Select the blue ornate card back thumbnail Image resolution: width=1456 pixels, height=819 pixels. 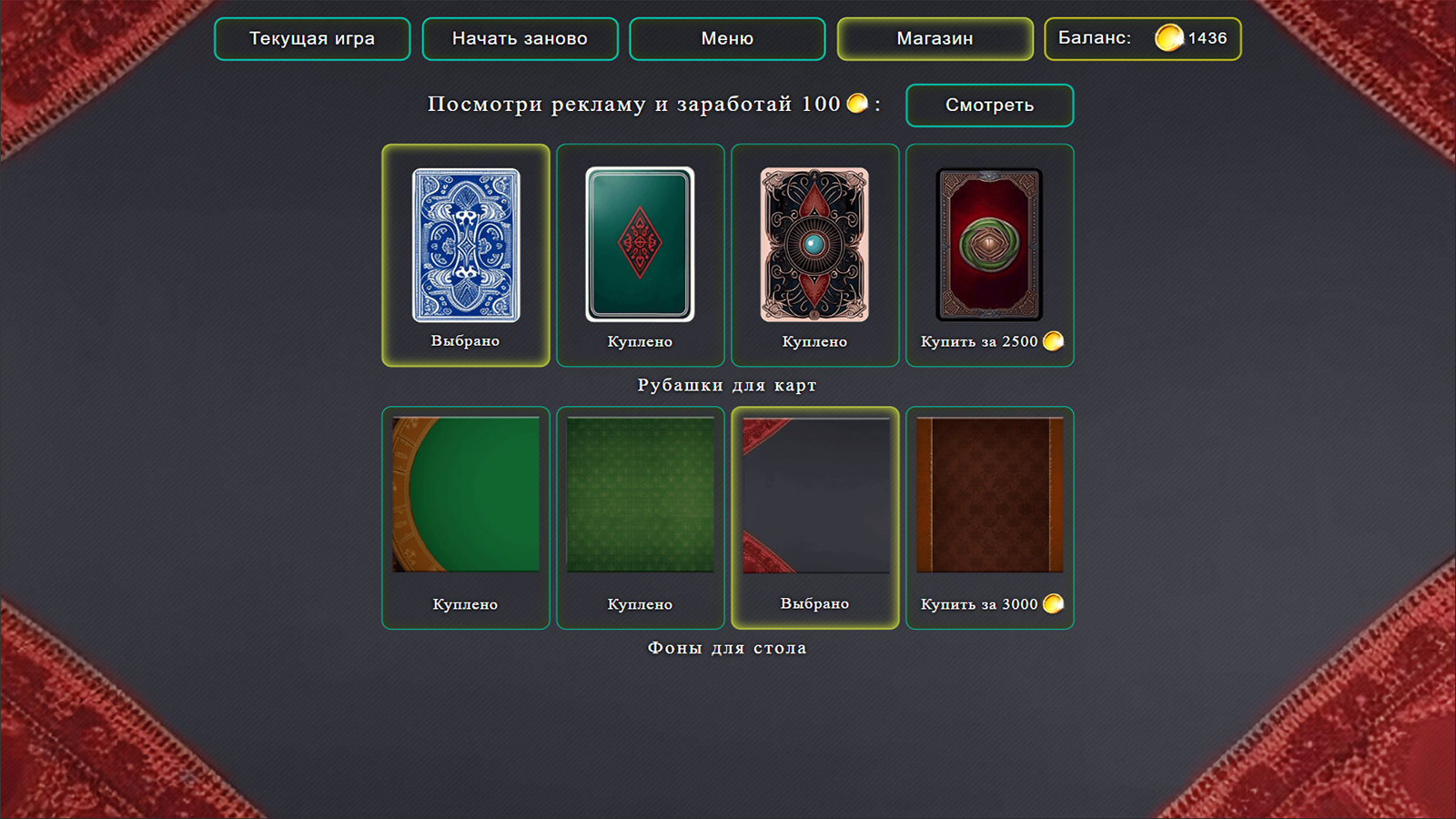tap(464, 246)
